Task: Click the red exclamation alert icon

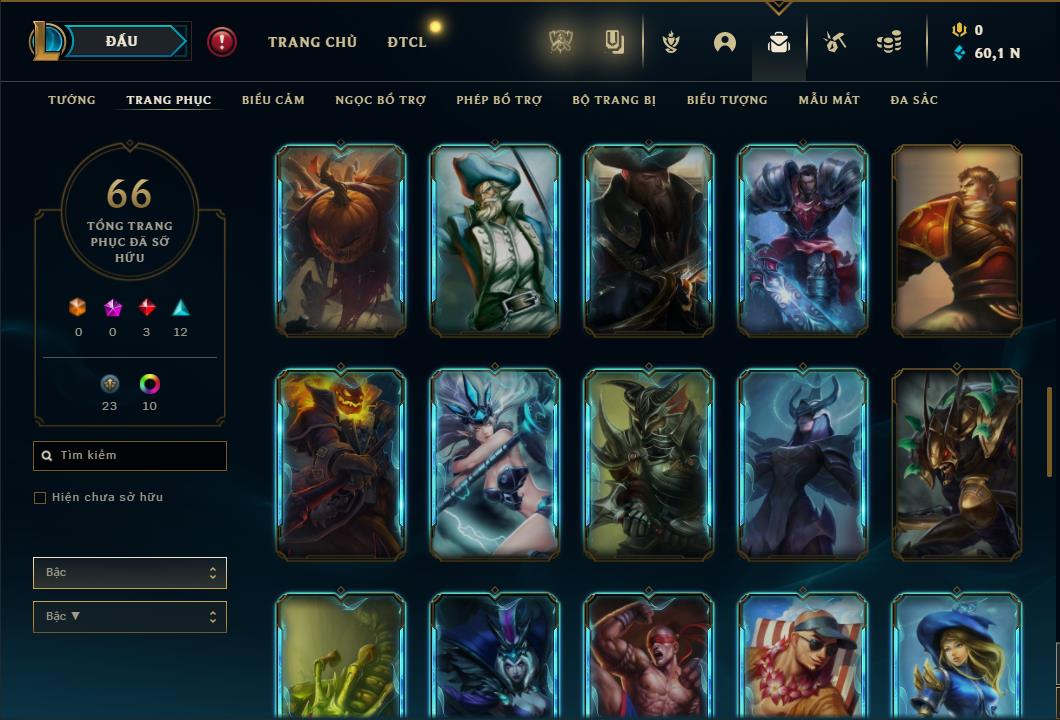Action: tap(222, 42)
